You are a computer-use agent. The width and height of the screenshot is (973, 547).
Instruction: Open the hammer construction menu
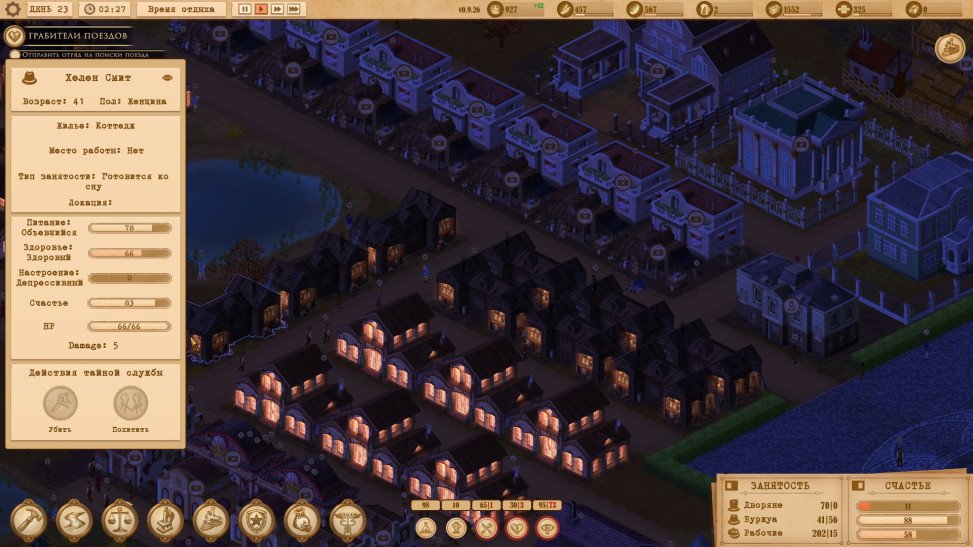[27, 520]
